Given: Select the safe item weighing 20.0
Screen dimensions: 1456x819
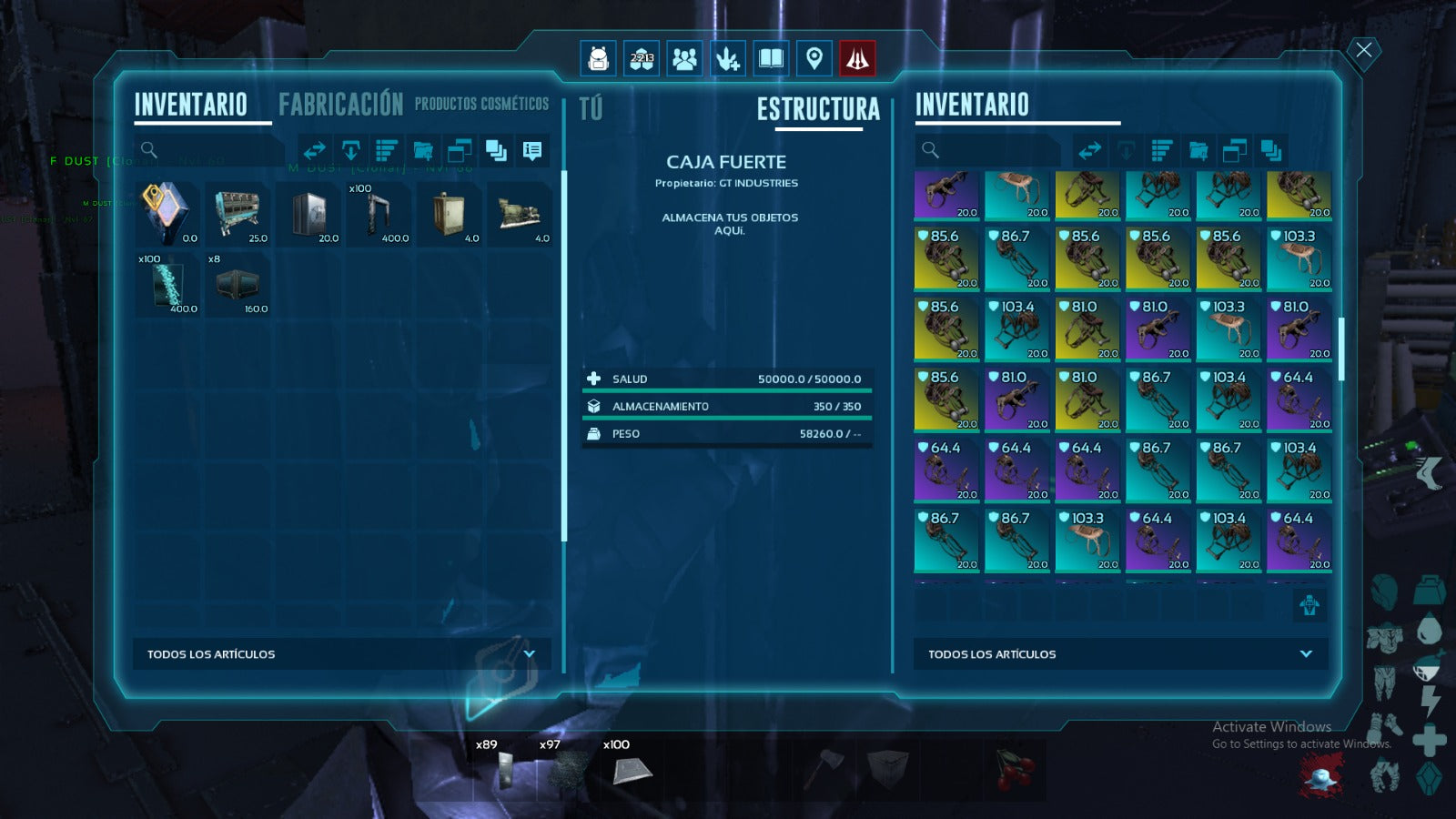Looking at the screenshot, I should click(310, 214).
